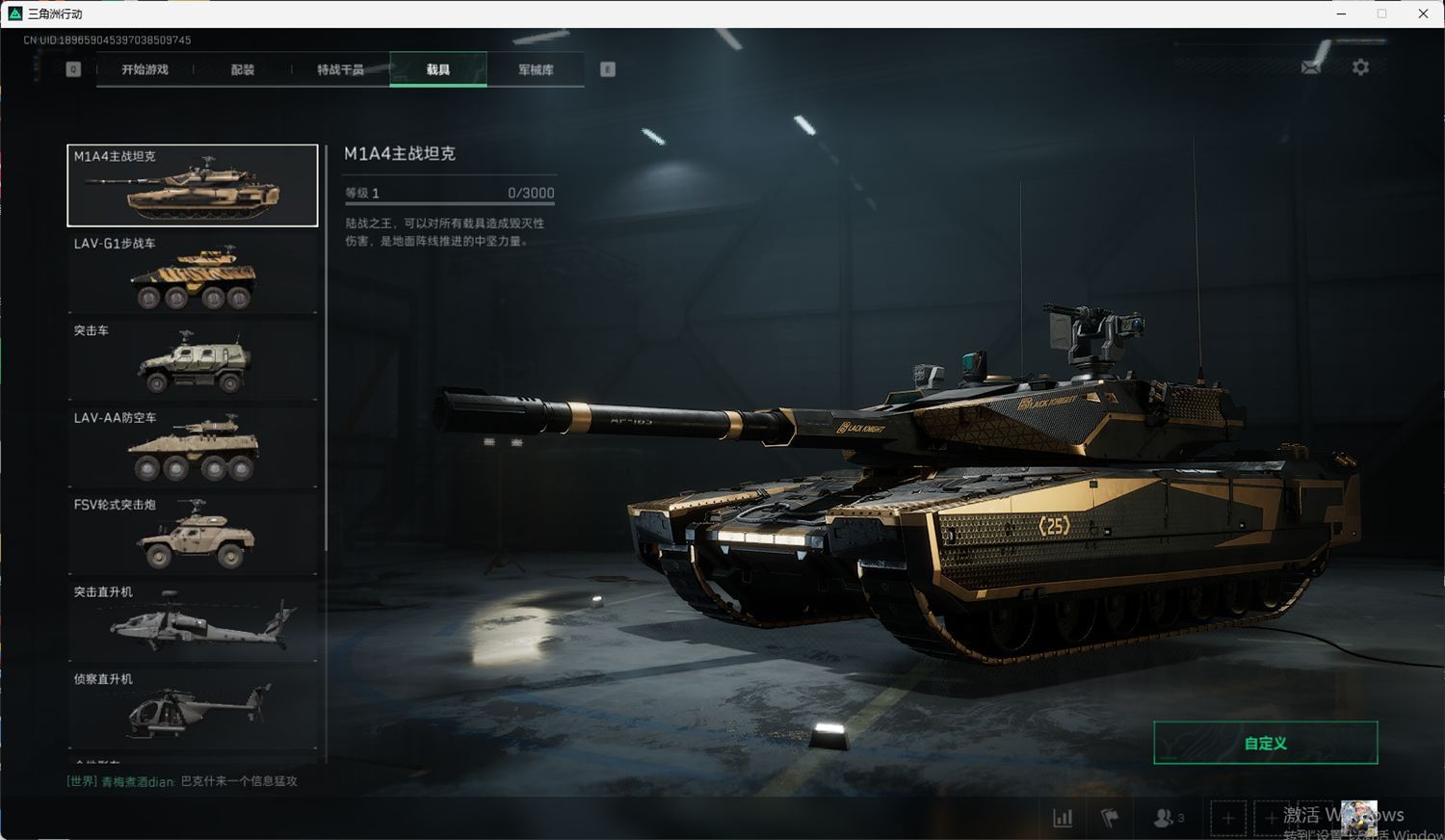Click the flags icon in bottom bar

point(1110,818)
